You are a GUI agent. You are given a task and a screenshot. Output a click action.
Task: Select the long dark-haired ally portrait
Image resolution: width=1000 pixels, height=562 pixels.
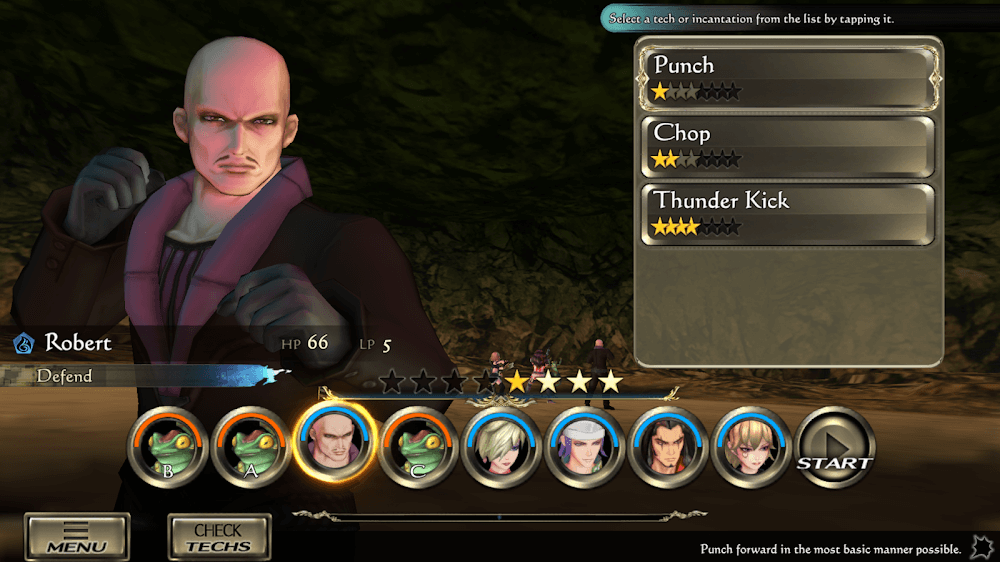668,447
